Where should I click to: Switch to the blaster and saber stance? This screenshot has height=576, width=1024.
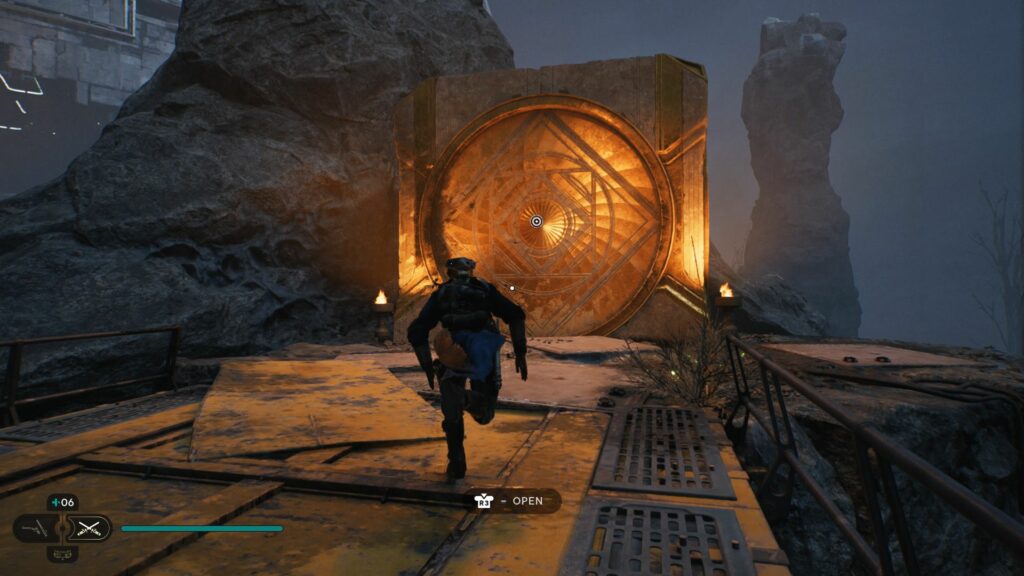pos(34,528)
